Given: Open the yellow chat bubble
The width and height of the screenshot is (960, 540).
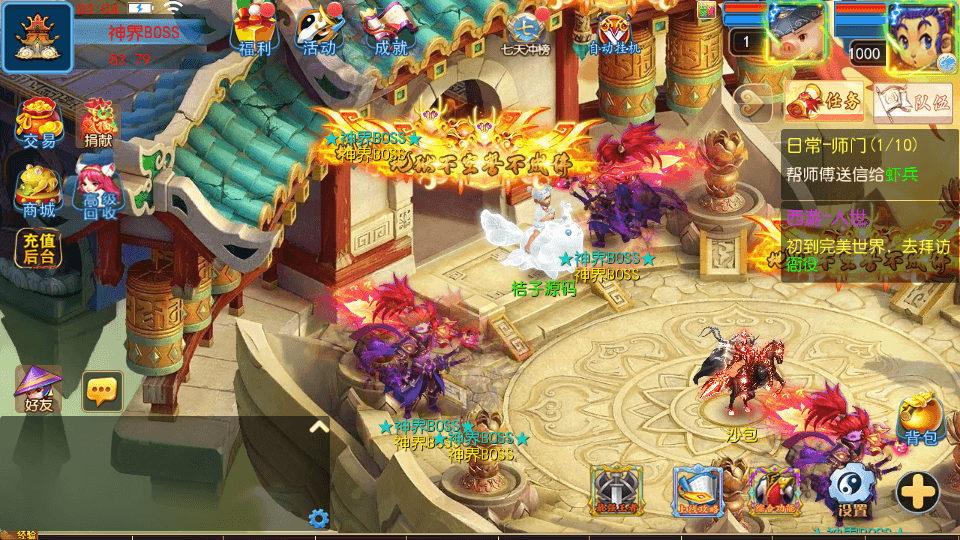Looking at the screenshot, I should point(102,391).
